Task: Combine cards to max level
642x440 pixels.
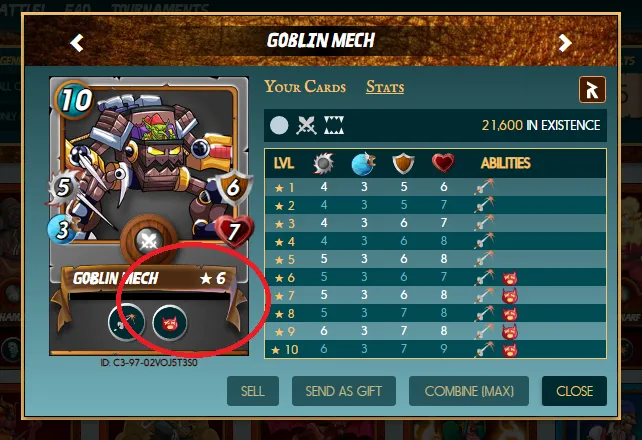Action: pyautogui.click(x=469, y=391)
